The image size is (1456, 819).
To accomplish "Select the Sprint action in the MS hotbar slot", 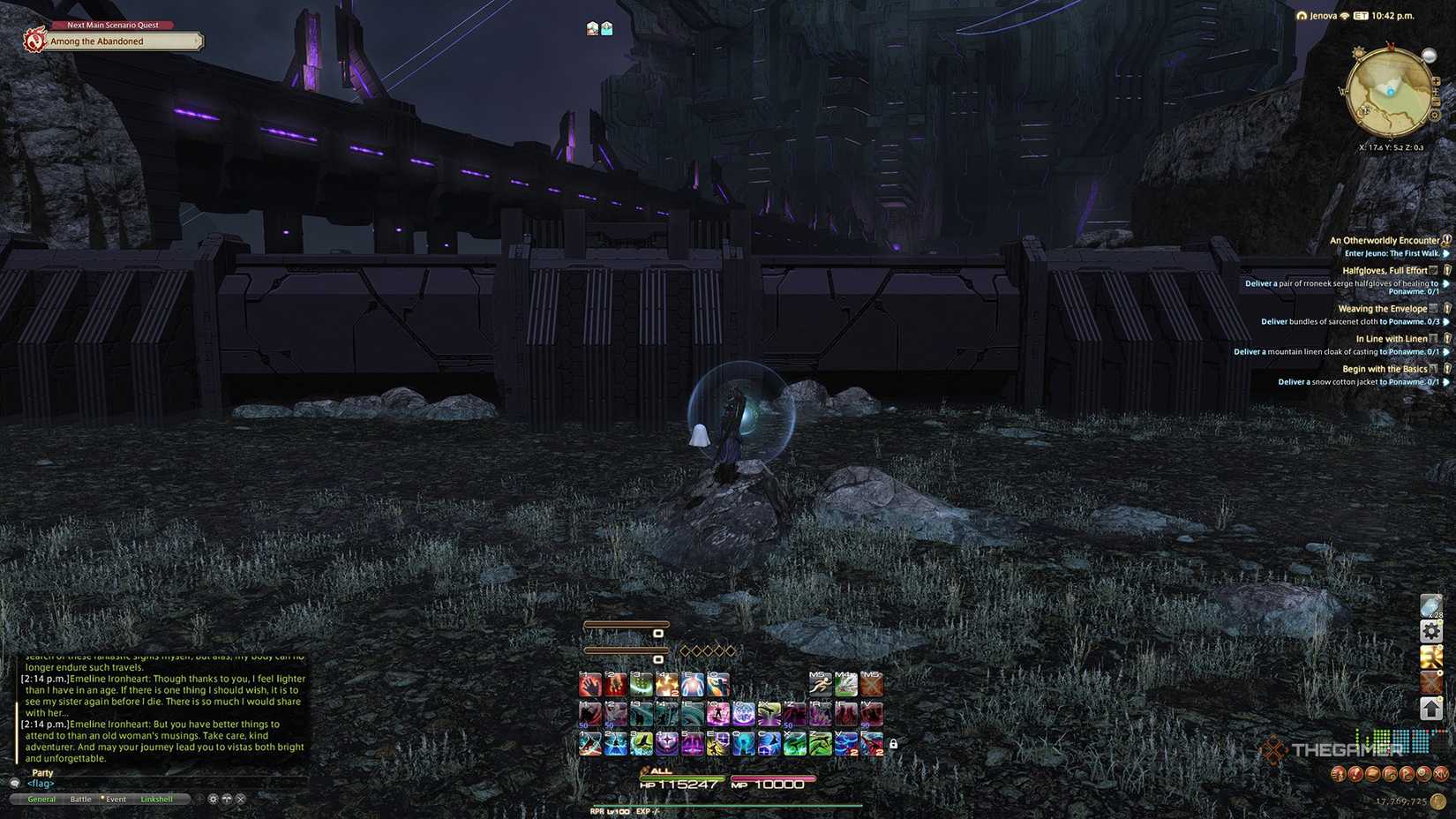I will [x=821, y=685].
